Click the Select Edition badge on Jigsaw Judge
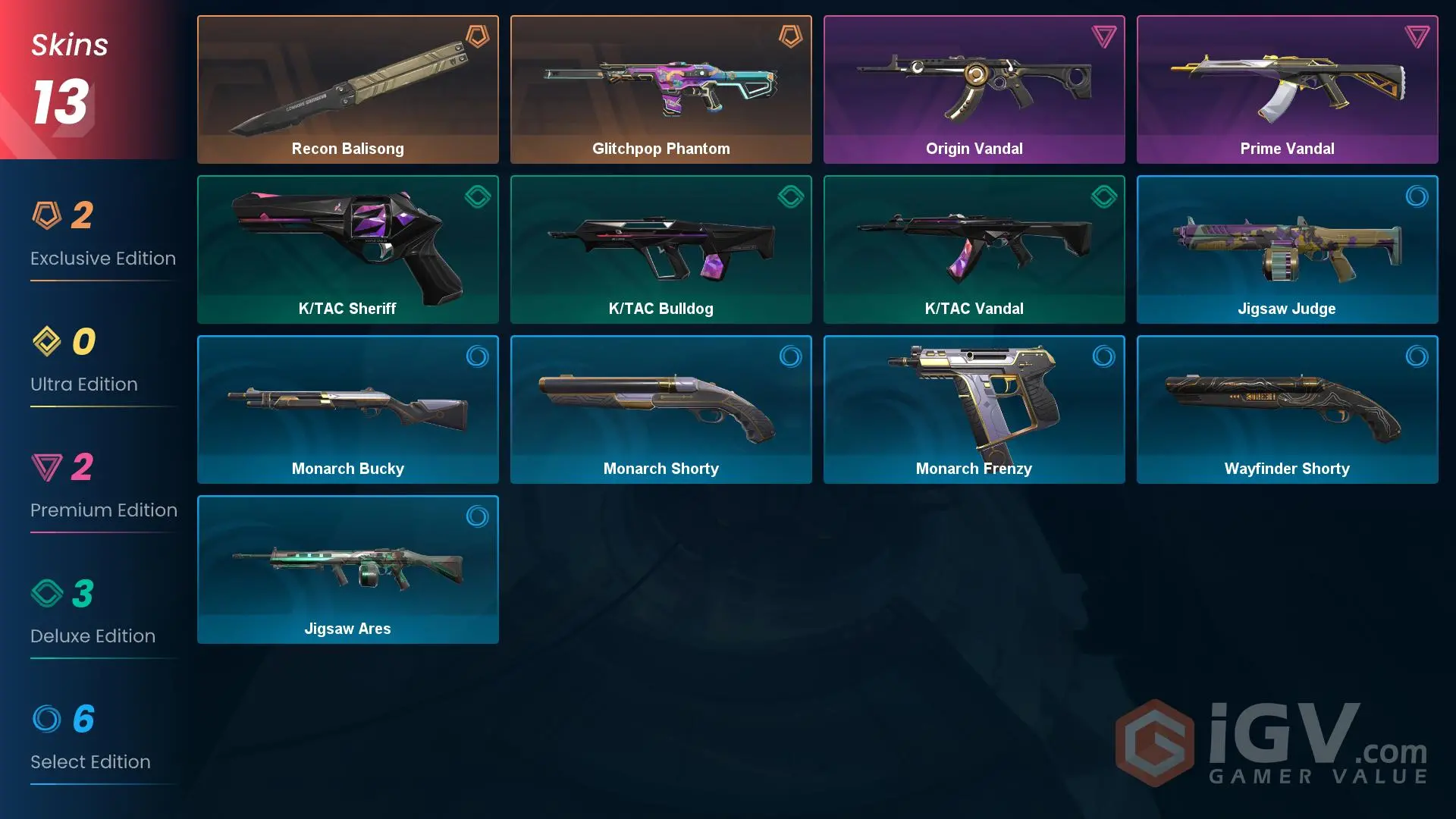 coord(1417,196)
